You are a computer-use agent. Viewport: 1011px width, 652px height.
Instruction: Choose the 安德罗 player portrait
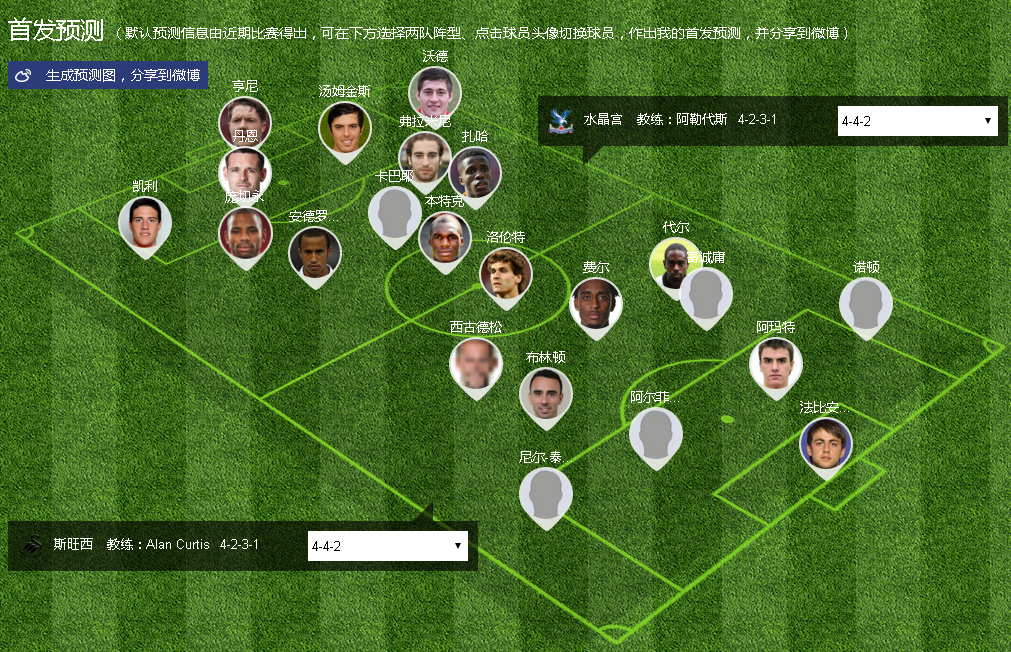315,253
